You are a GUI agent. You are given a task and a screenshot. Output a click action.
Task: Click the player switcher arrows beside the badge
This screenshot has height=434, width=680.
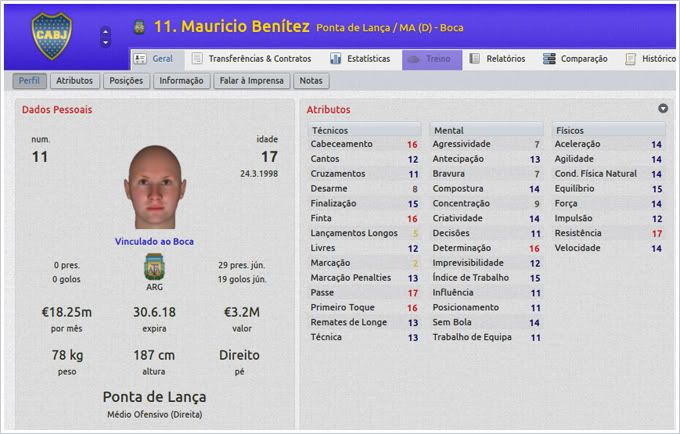click(x=106, y=36)
